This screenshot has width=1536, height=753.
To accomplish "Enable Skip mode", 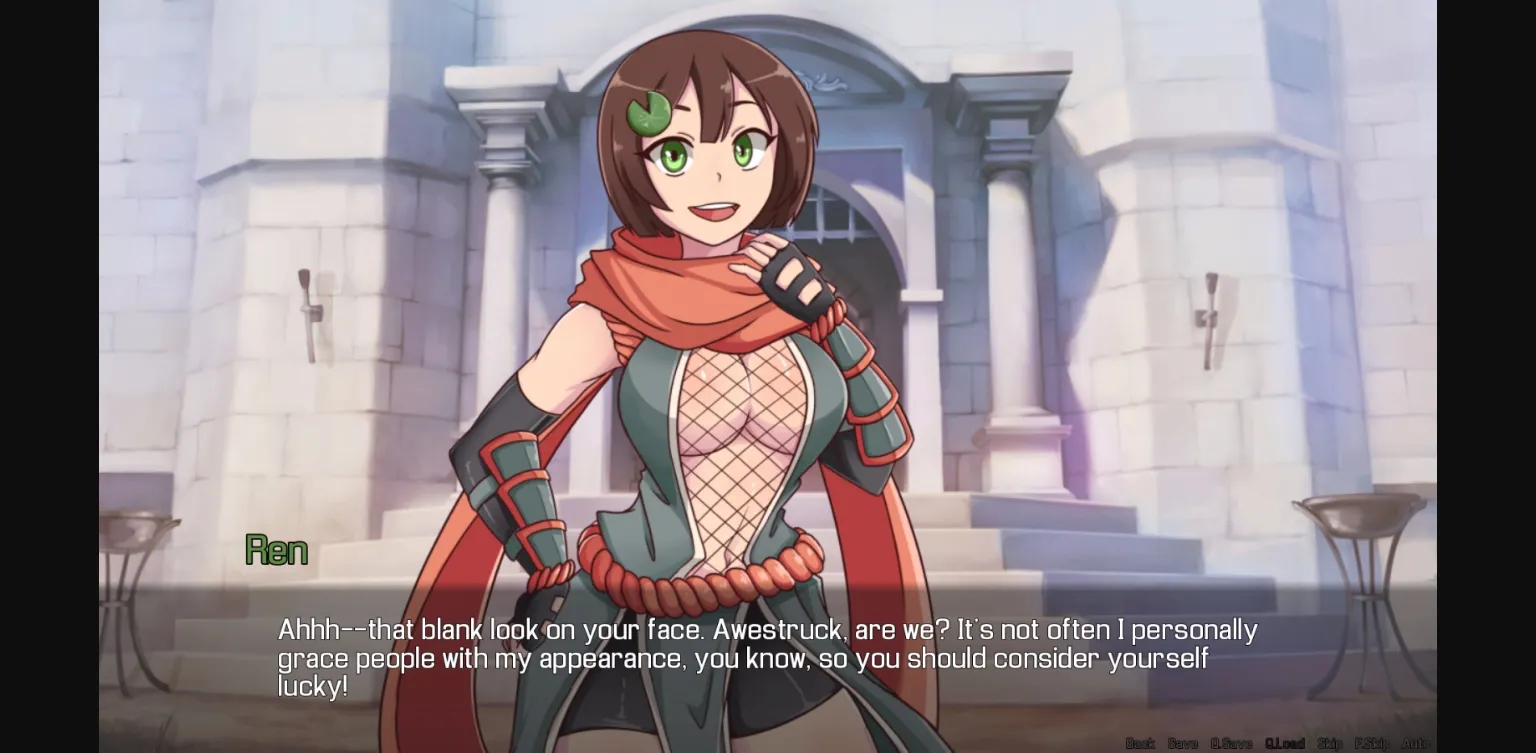I will [1328, 743].
